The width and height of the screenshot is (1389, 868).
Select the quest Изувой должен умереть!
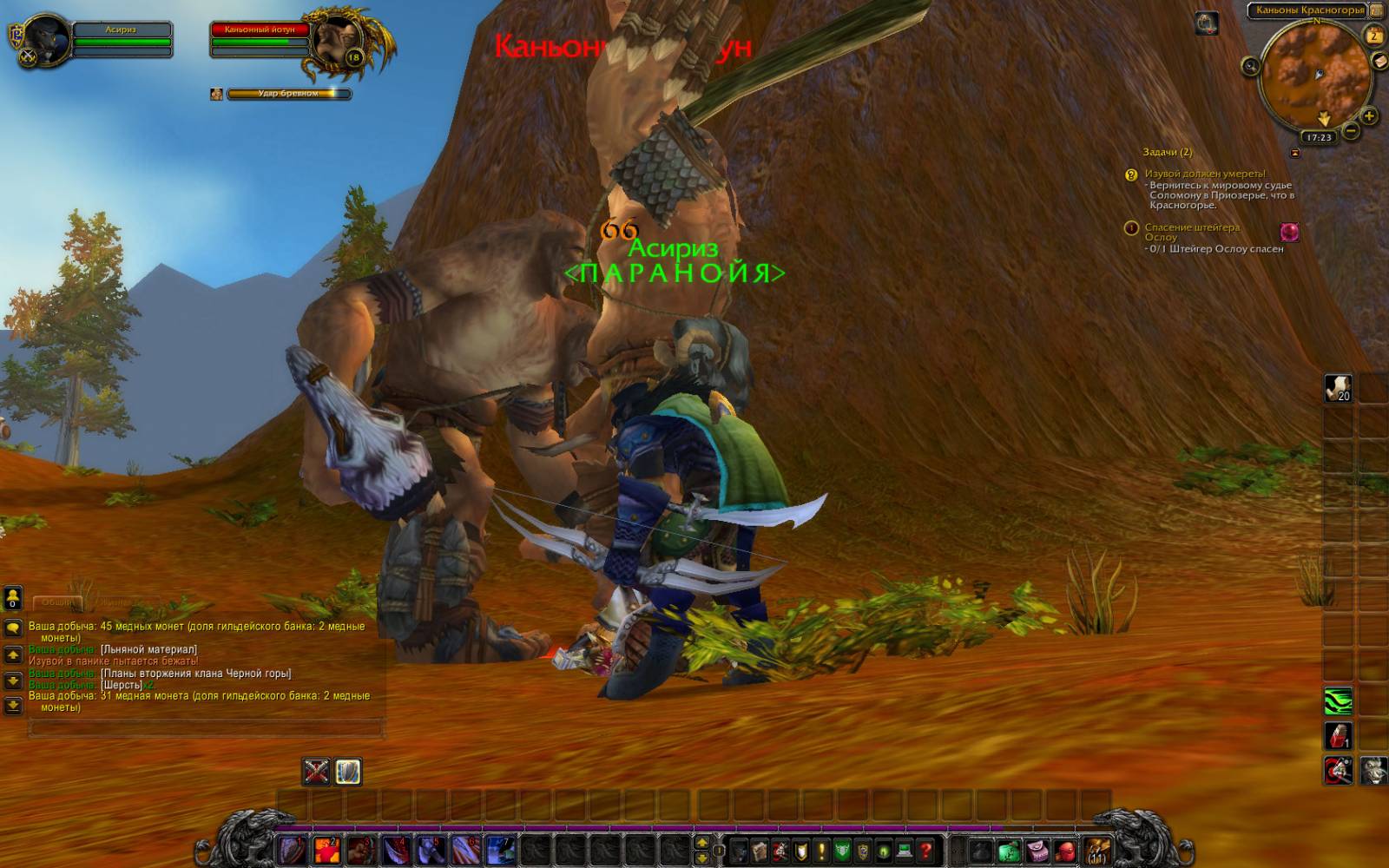(1204, 174)
